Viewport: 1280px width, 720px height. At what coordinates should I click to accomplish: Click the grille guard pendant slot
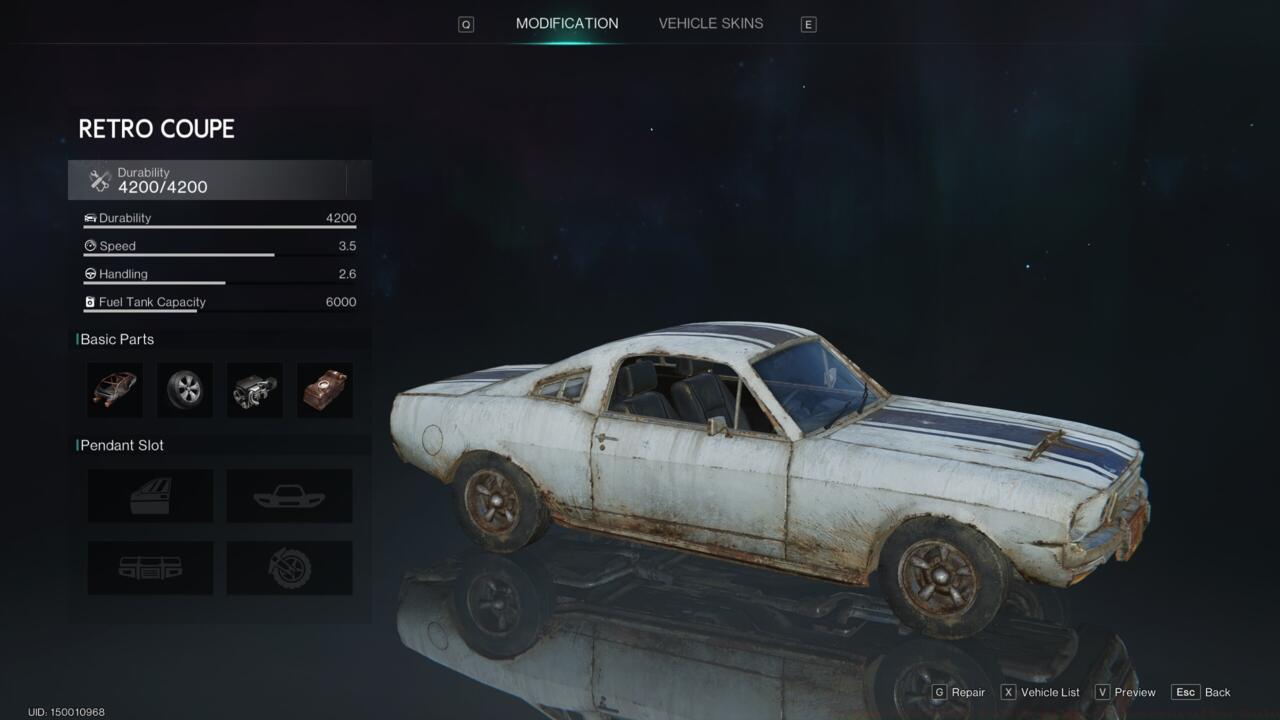pos(150,567)
